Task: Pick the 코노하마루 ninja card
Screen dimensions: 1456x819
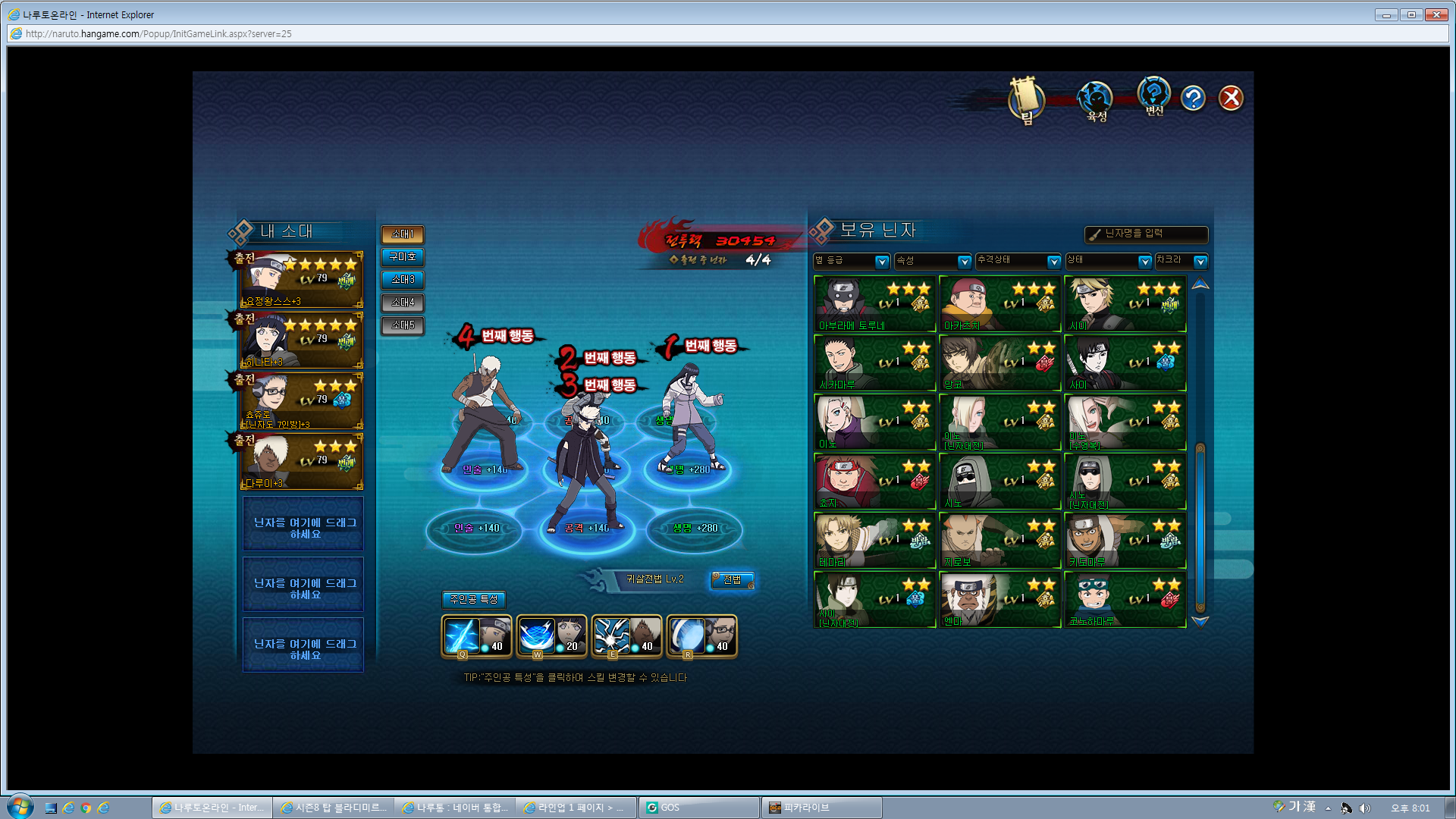Action: tap(1125, 600)
